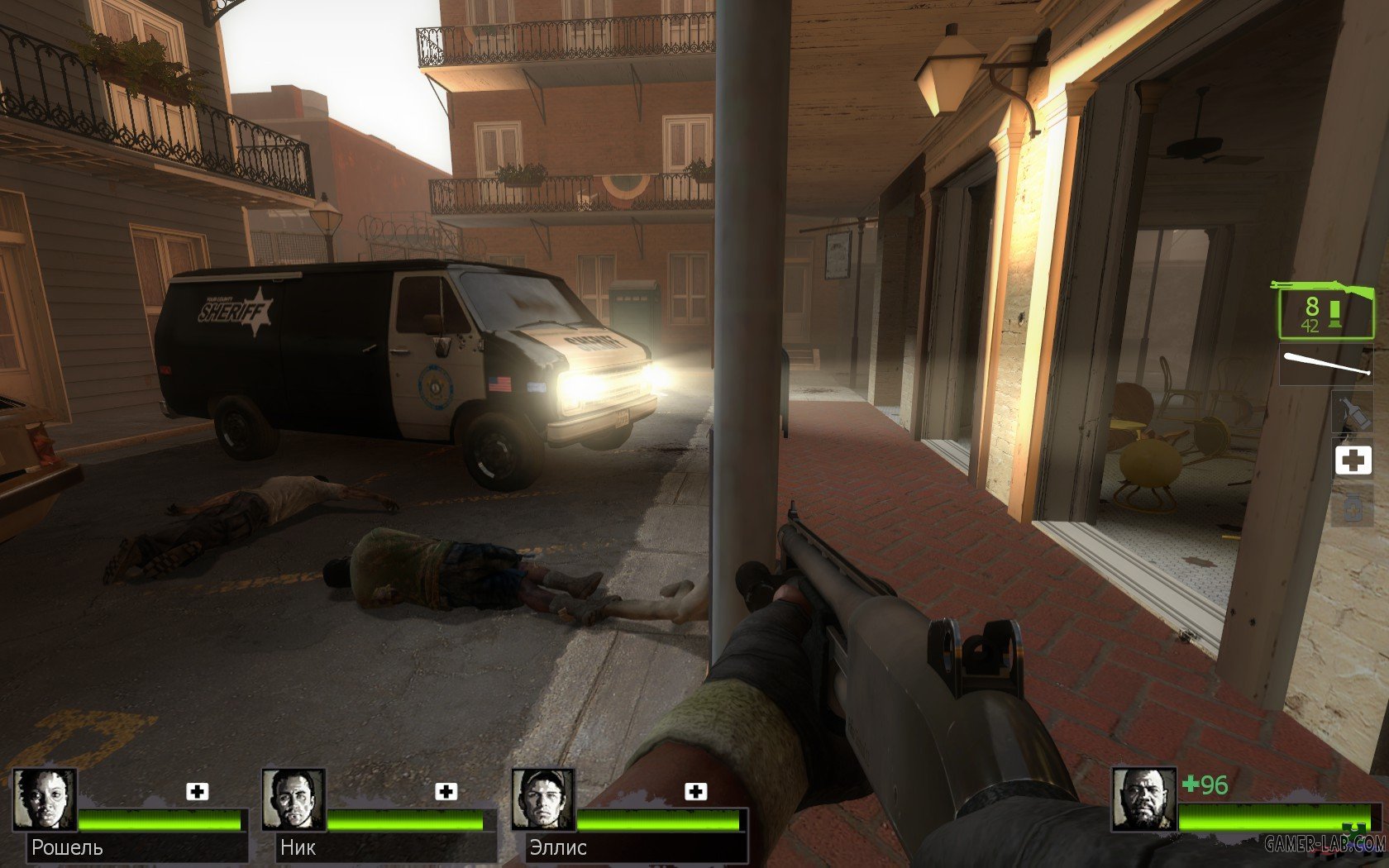Click the dimmed pain pills slot

1353,507
